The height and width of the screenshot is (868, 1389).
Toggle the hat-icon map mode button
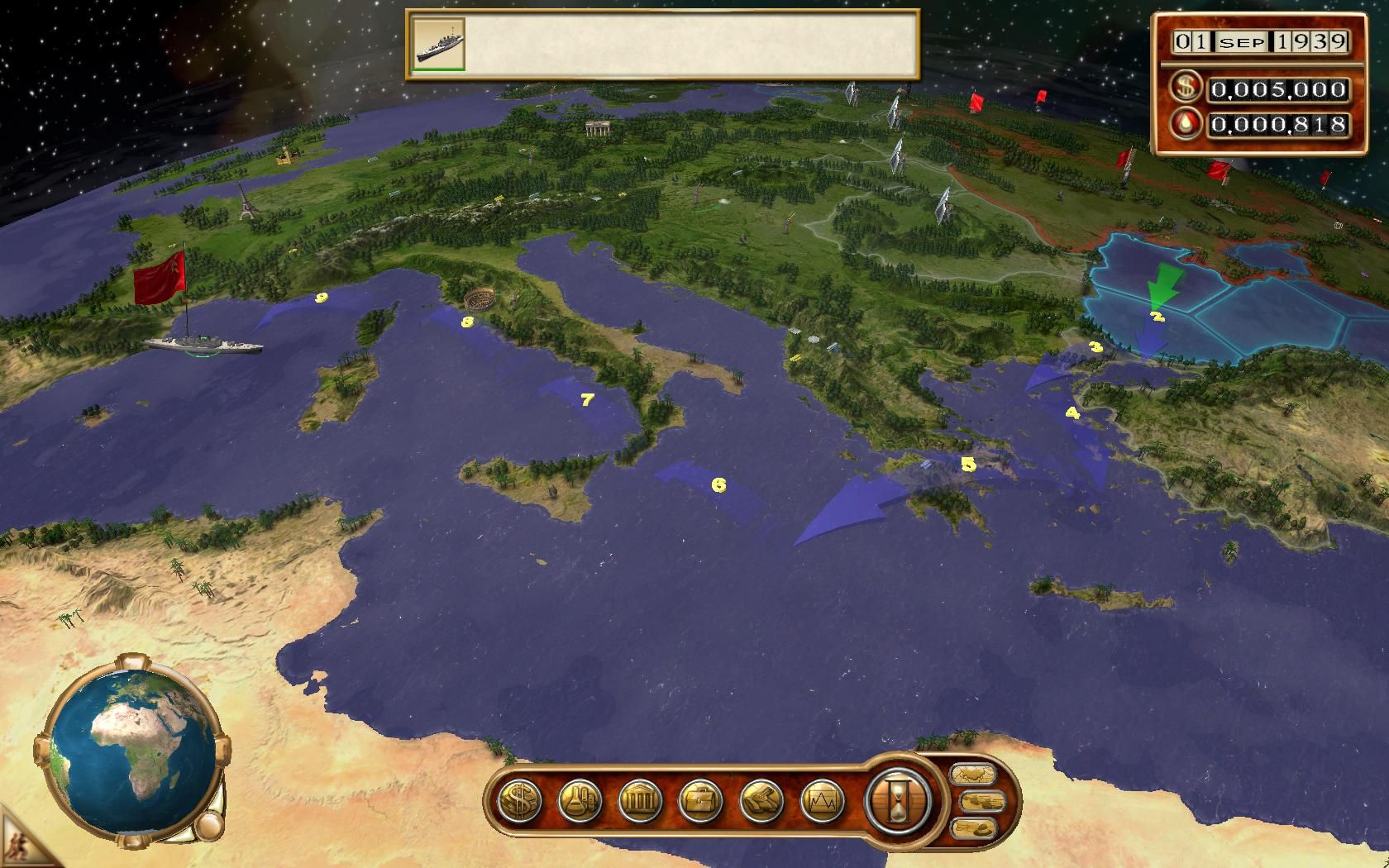point(973,827)
